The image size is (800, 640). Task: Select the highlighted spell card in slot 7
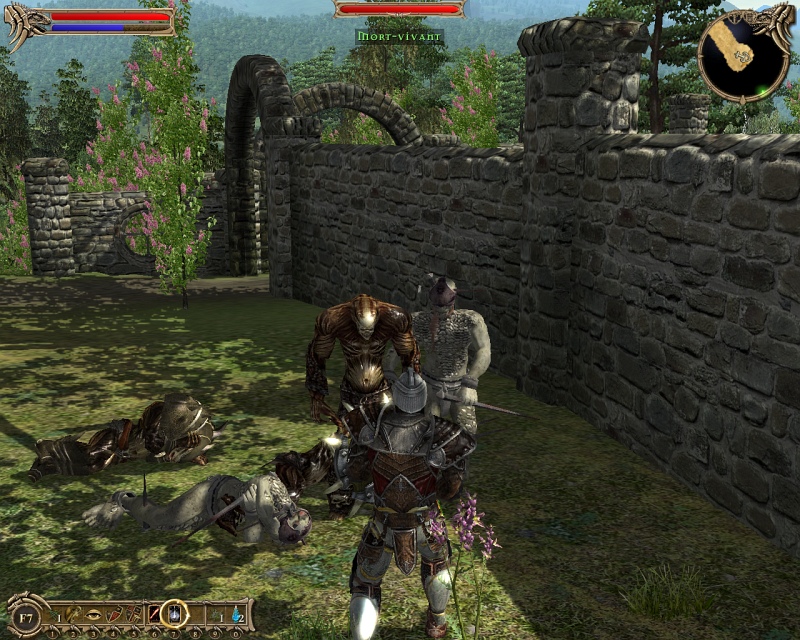174,612
